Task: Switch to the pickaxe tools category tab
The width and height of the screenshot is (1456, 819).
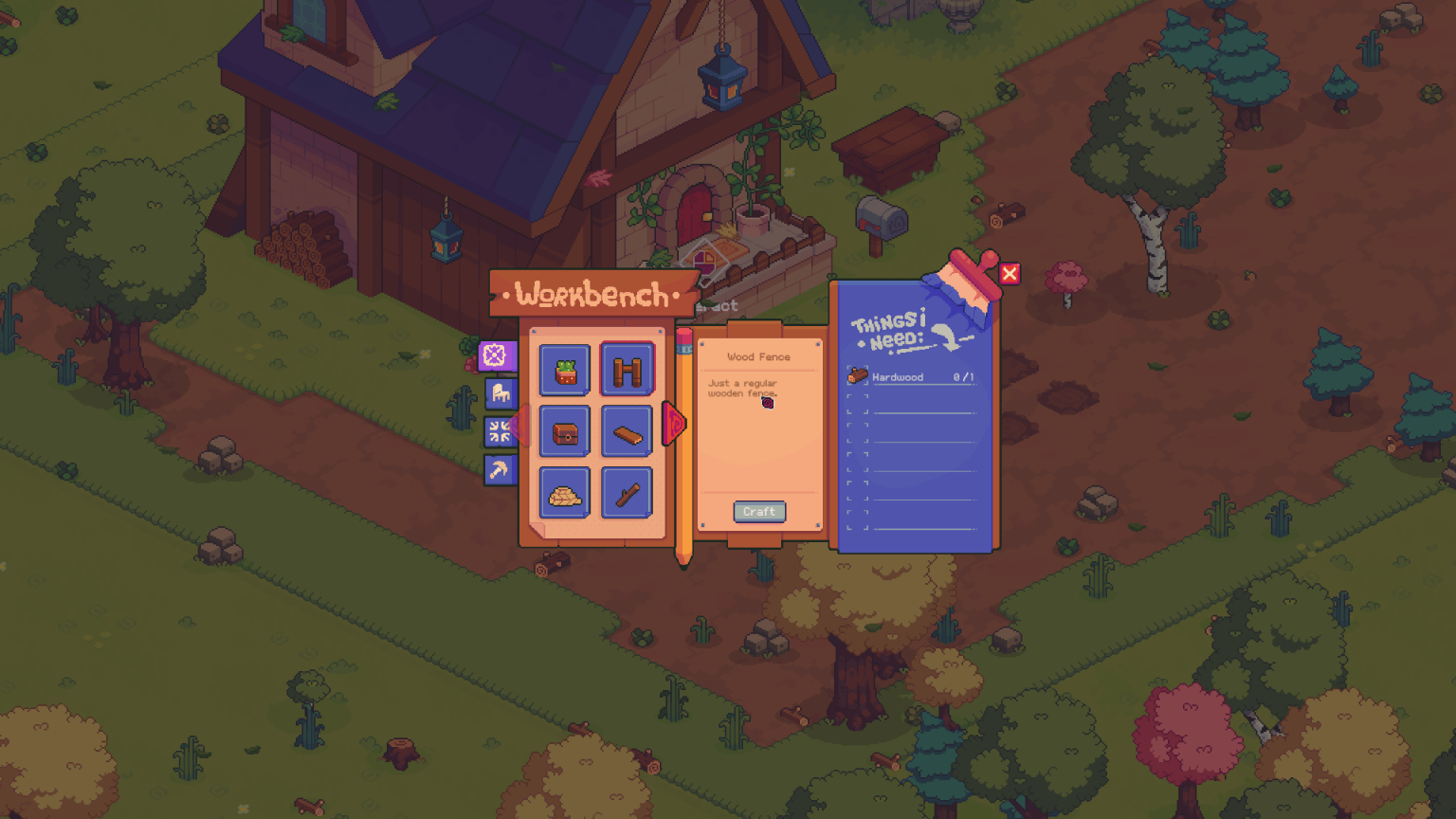Action: 500,469
